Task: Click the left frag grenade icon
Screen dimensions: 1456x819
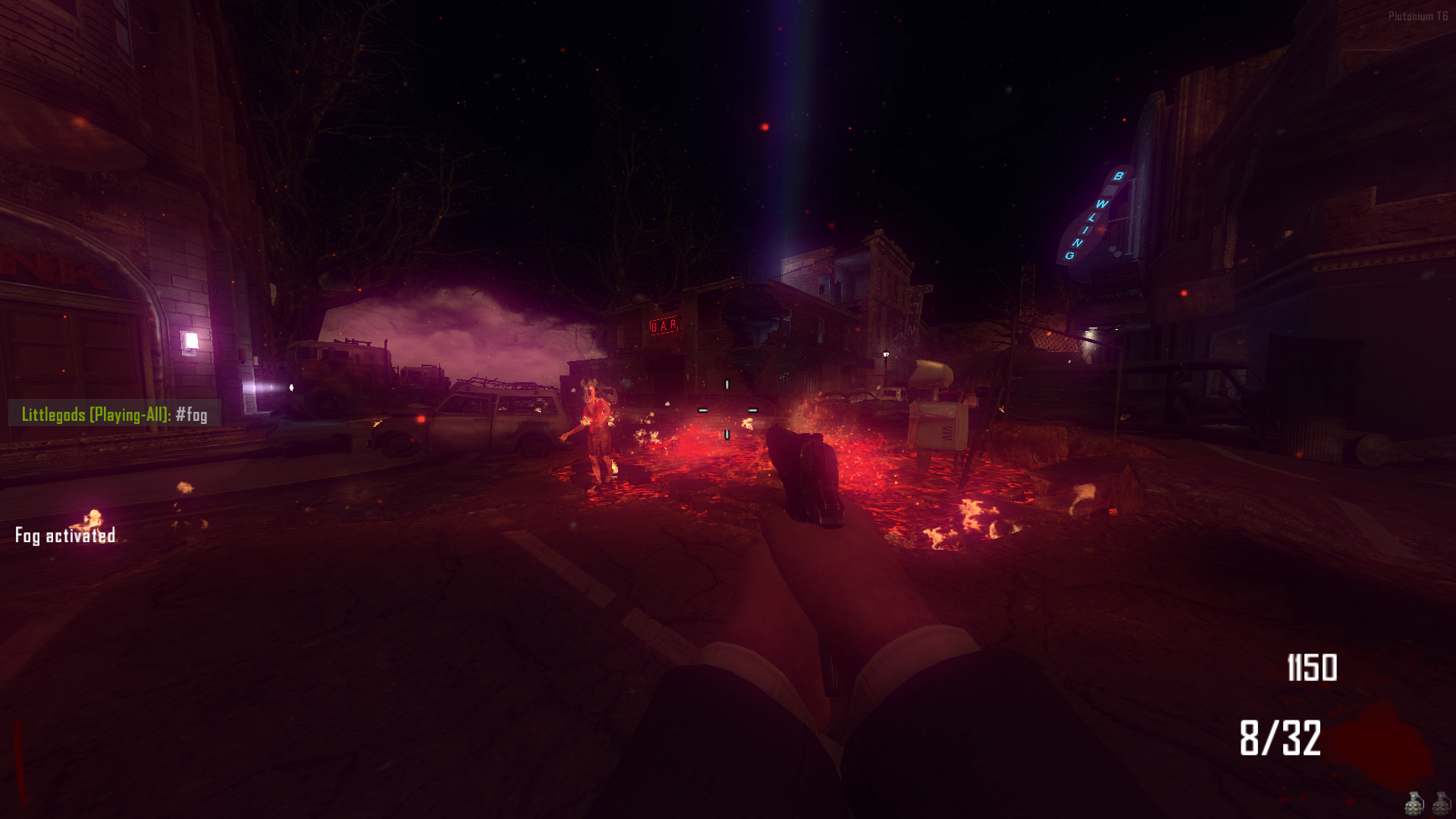Action: pyautogui.click(x=1414, y=805)
